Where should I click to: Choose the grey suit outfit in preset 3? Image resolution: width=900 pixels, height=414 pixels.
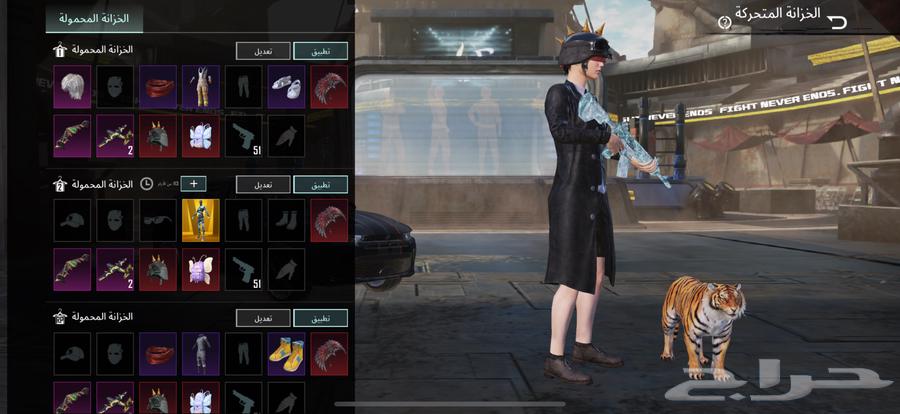tap(201, 354)
